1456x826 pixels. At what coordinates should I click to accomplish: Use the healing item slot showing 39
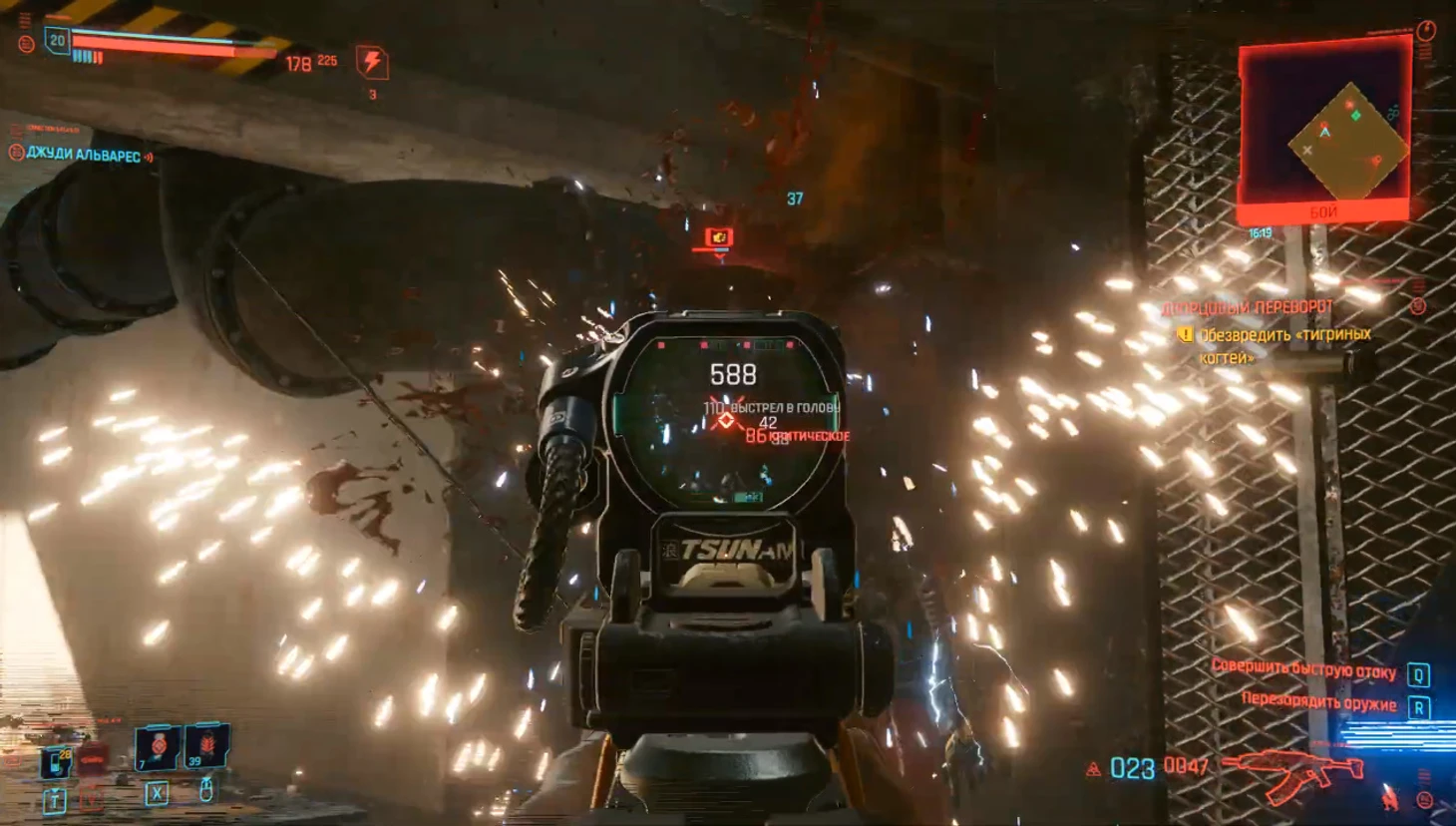coord(206,745)
